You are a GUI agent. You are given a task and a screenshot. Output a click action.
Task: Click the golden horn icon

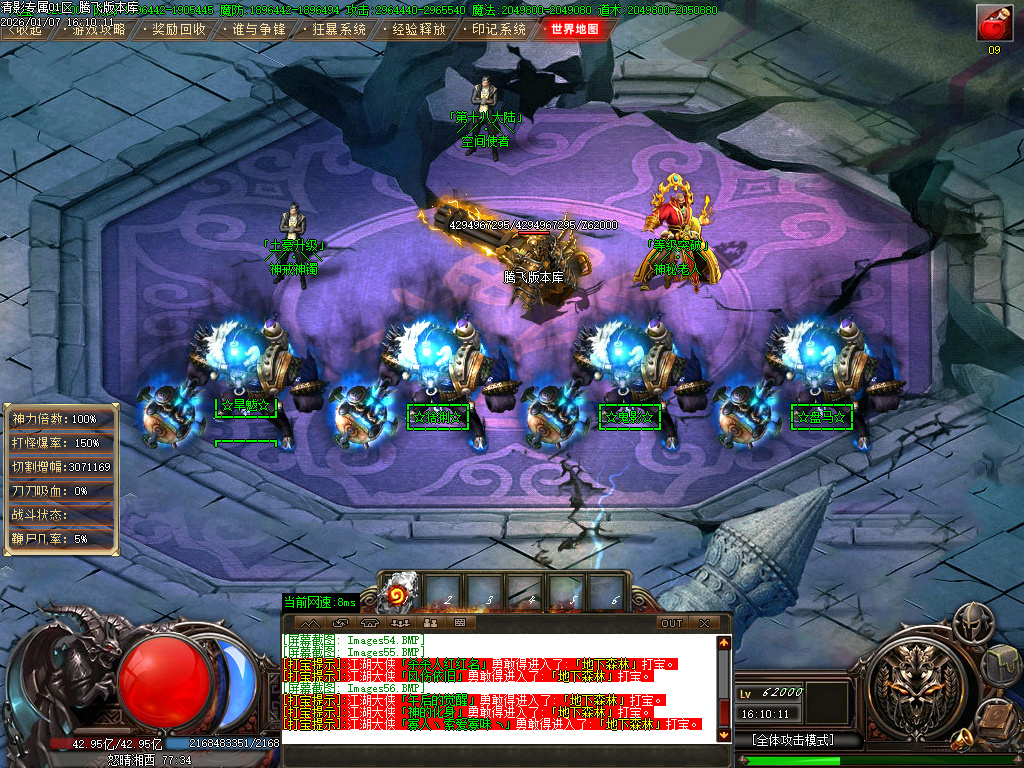pos(964,740)
